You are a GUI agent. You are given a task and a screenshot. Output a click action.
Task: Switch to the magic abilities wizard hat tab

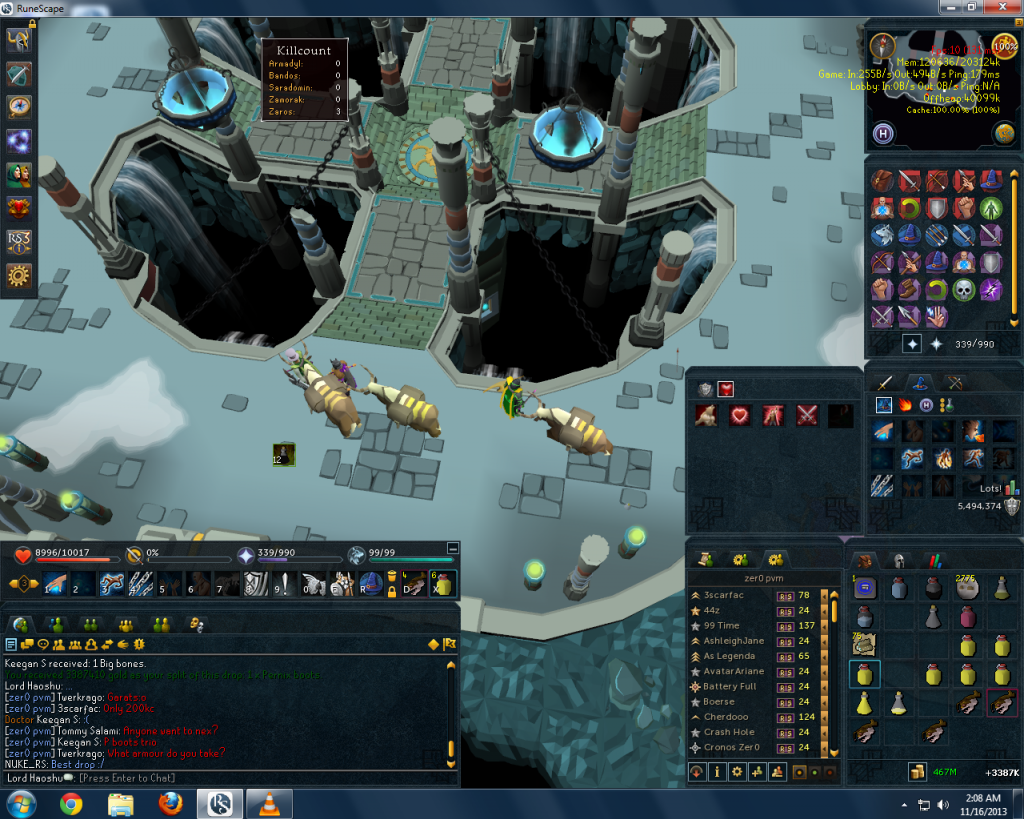pos(920,381)
